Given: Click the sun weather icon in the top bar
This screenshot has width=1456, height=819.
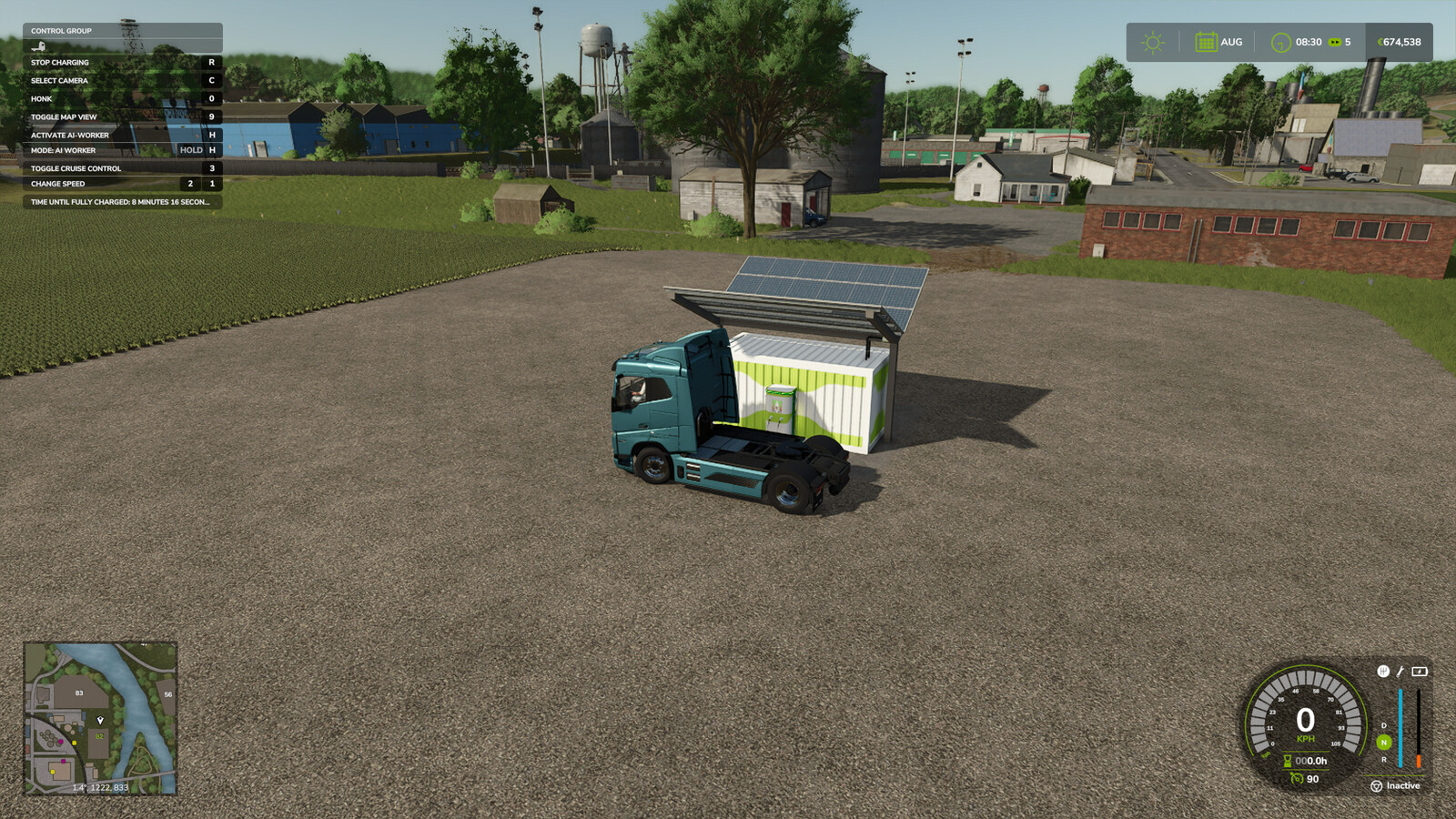Looking at the screenshot, I should point(1152,42).
